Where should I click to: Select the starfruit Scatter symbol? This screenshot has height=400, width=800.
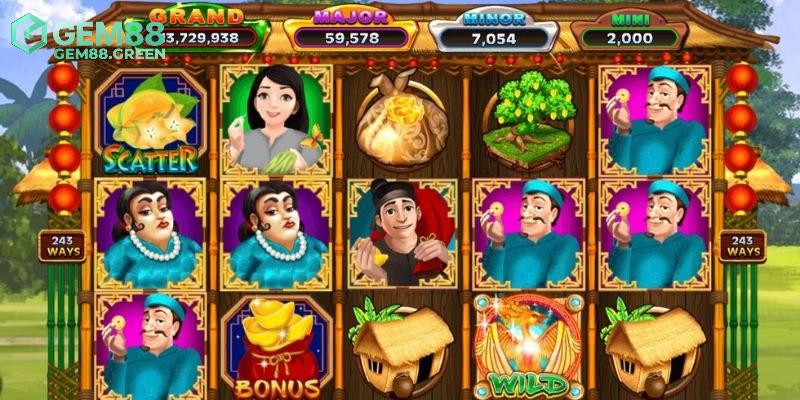151,122
